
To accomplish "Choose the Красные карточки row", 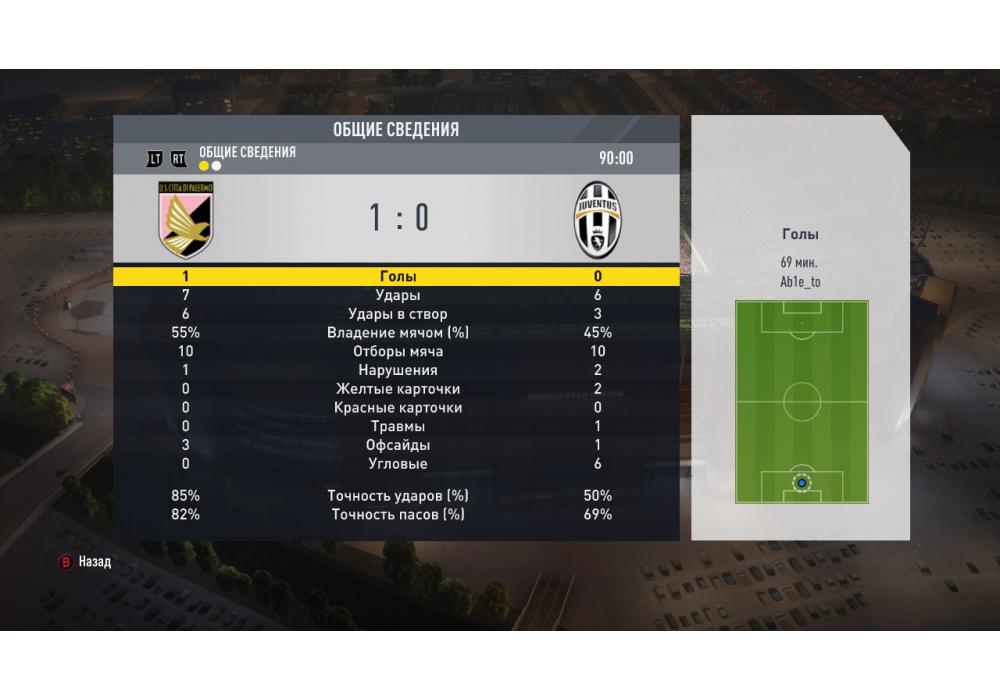I will click(397, 408).
